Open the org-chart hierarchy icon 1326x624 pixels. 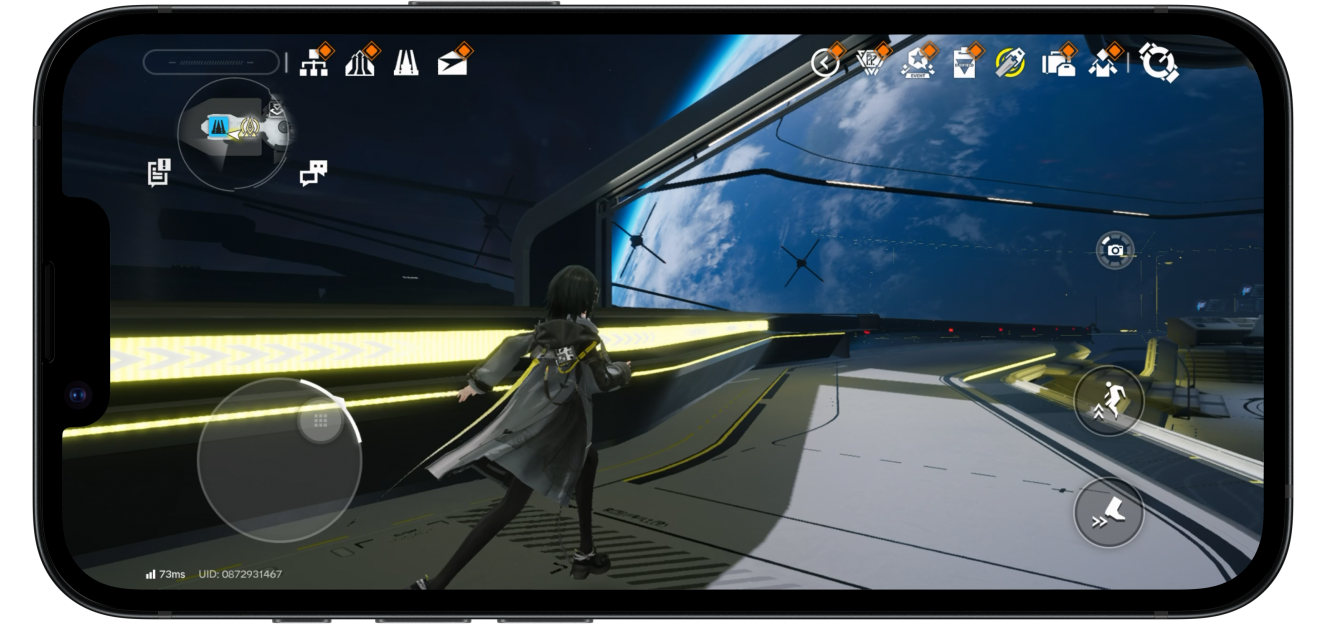pyautogui.click(x=315, y=63)
